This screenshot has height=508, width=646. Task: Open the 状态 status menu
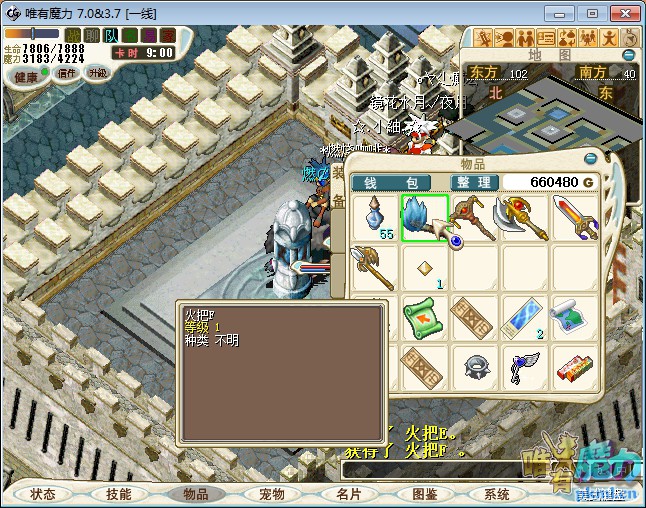[43, 494]
